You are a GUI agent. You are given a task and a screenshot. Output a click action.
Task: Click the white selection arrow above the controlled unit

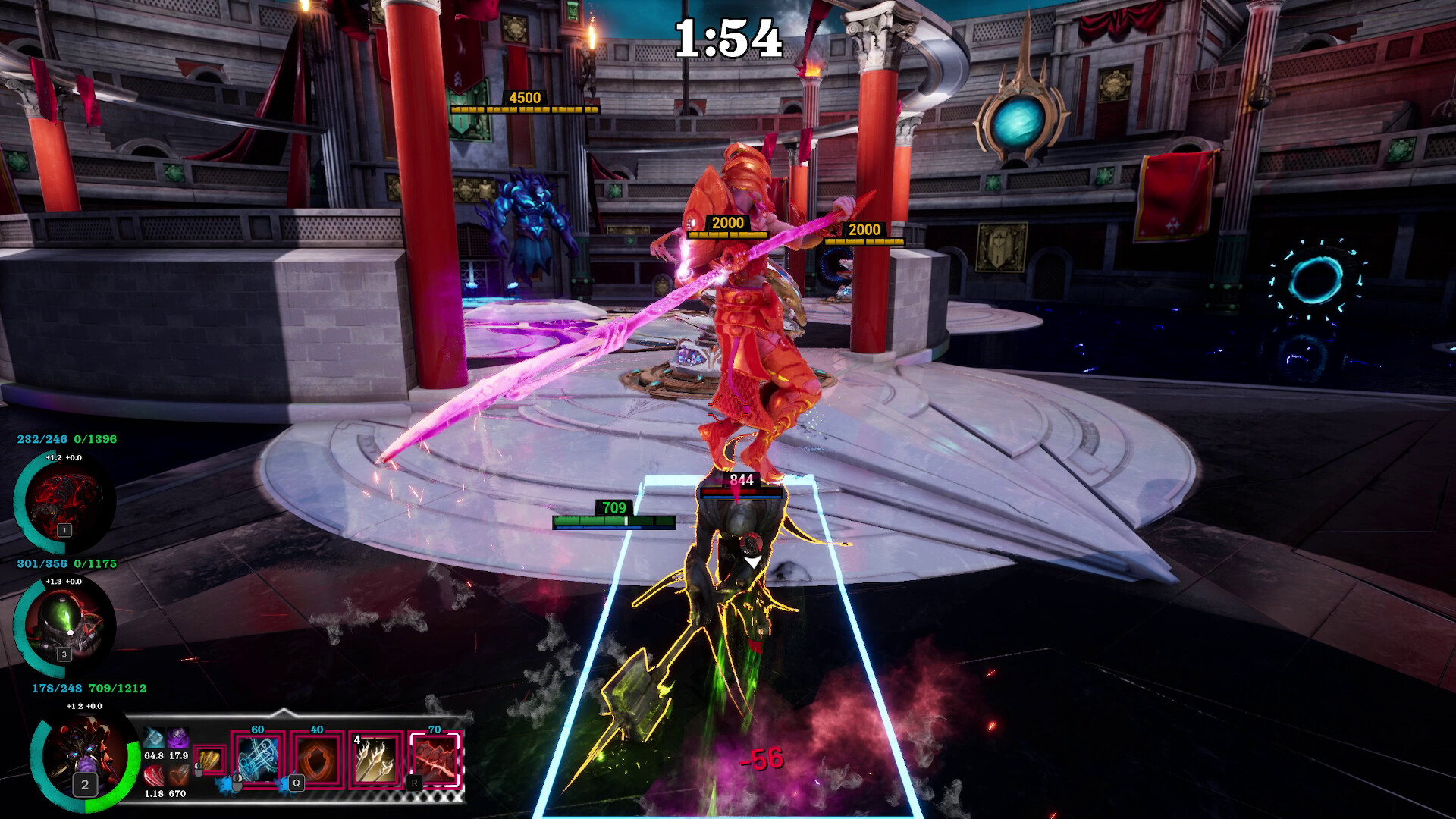[x=753, y=562]
